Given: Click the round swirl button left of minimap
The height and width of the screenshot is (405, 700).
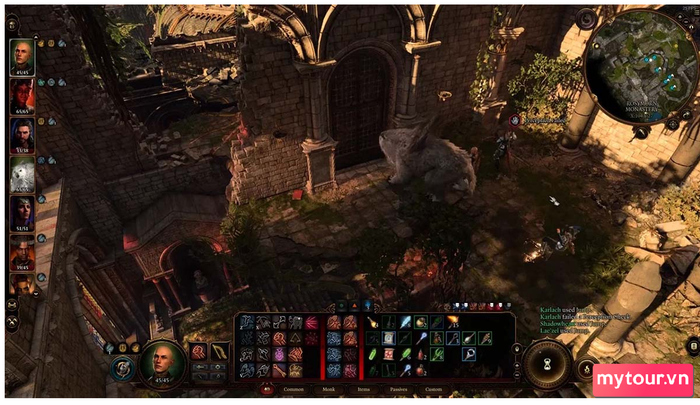Looking at the screenshot, I should coord(588,18).
